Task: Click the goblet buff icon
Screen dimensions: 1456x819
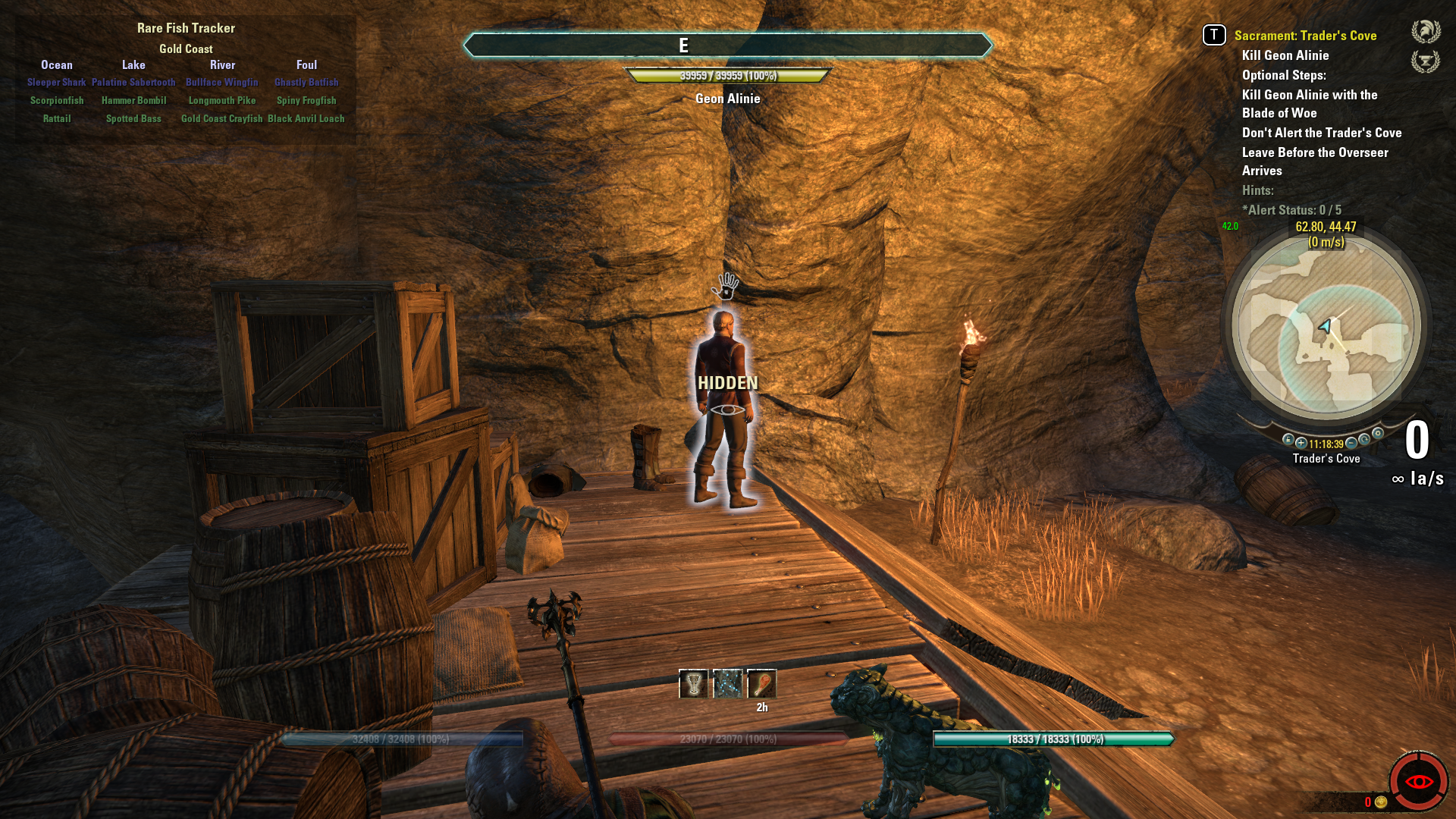Action: coord(693,684)
